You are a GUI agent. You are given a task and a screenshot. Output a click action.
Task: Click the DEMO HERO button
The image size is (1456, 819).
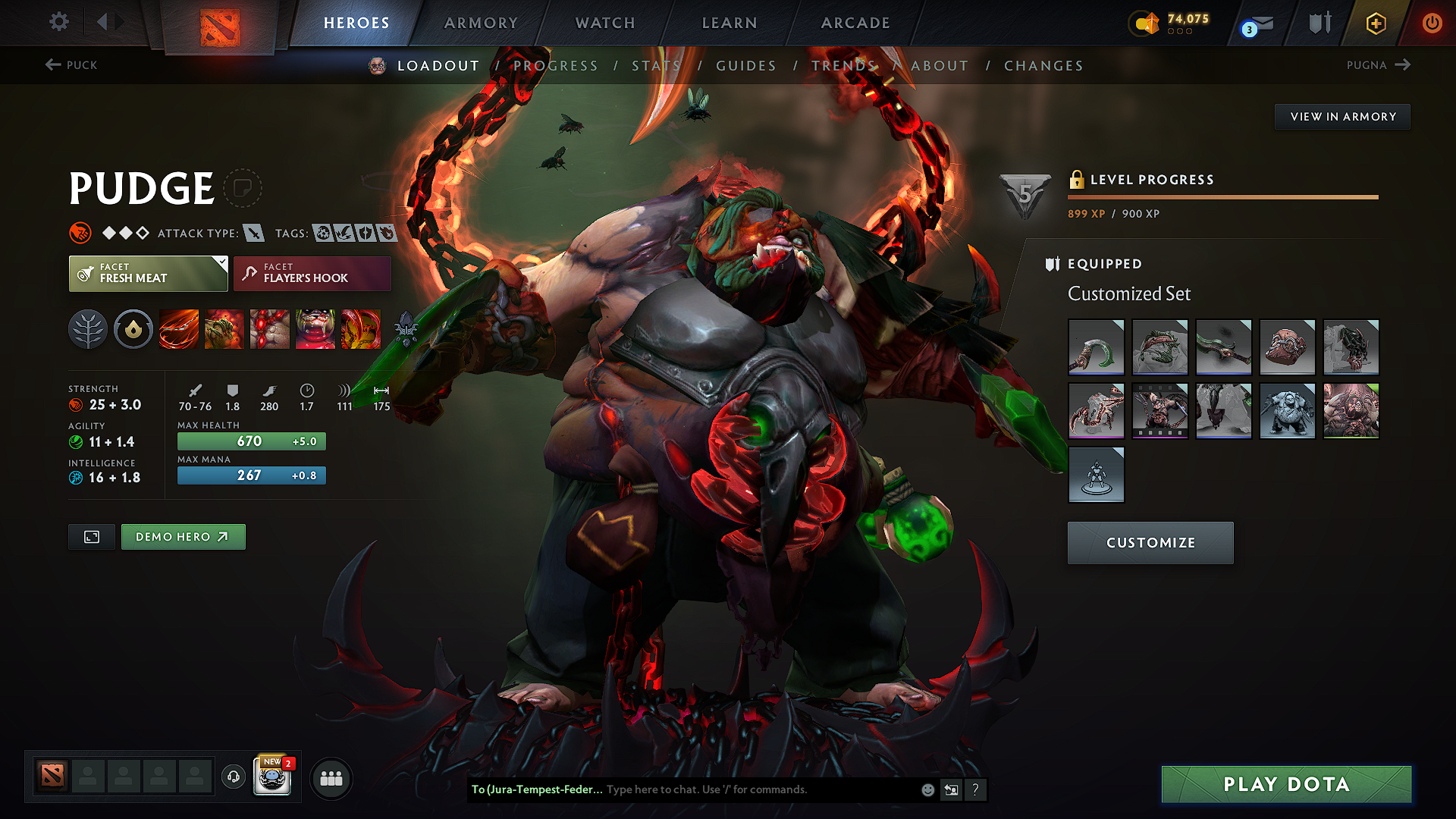(183, 537)
